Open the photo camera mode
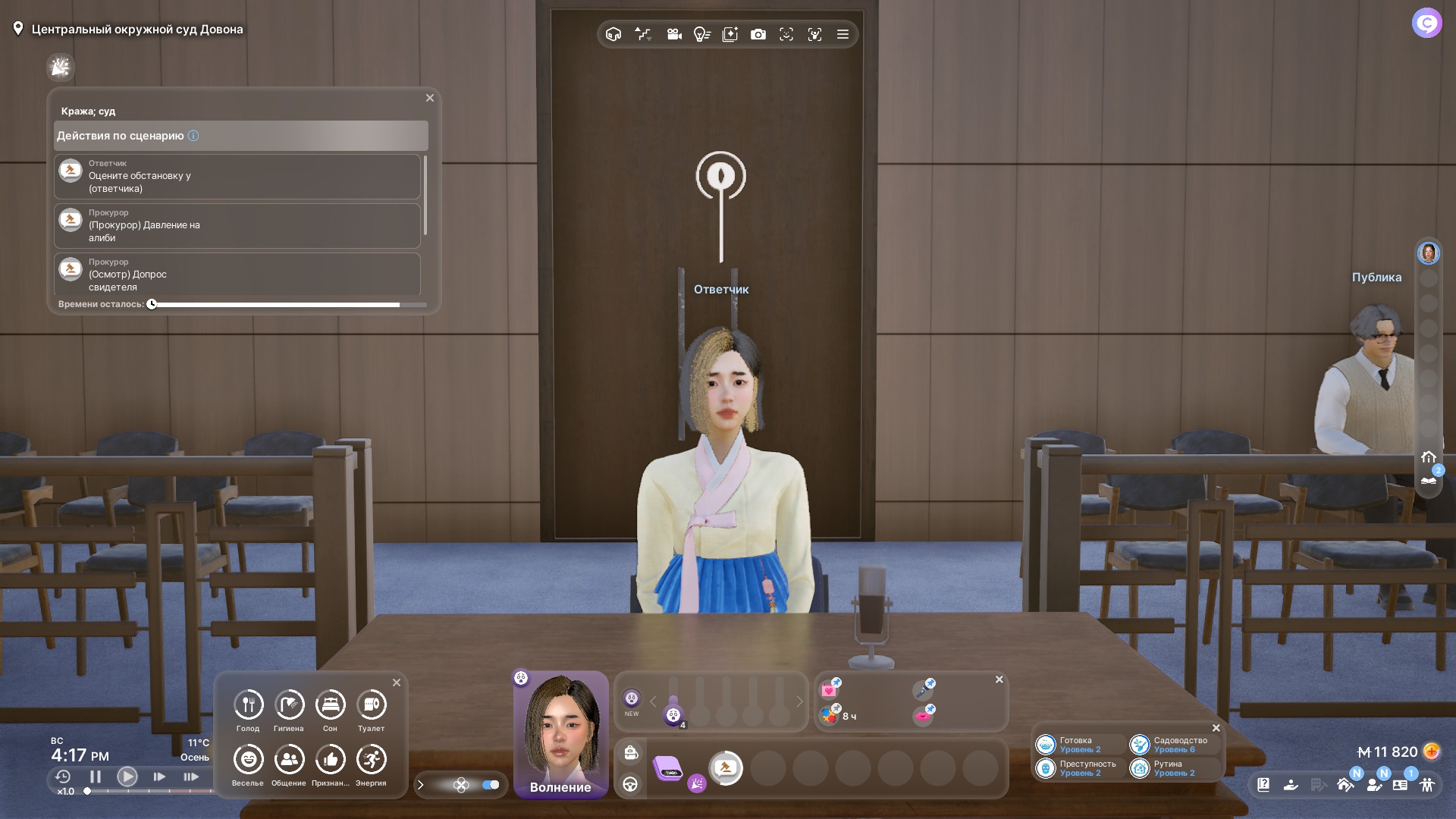The width and height of the screenshot is (1456, 819). (x=758, y=34)
